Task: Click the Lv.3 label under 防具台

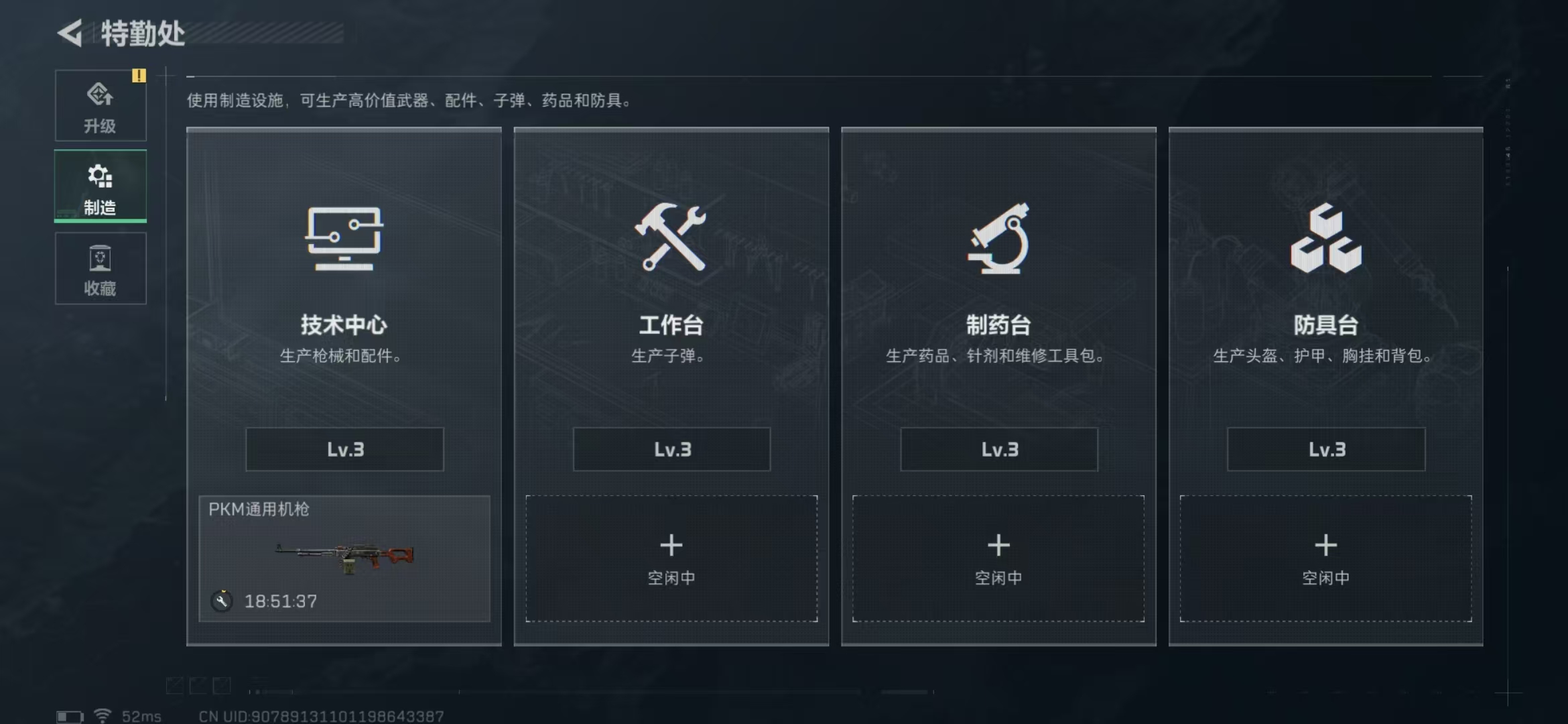Action: point(1325,449)
